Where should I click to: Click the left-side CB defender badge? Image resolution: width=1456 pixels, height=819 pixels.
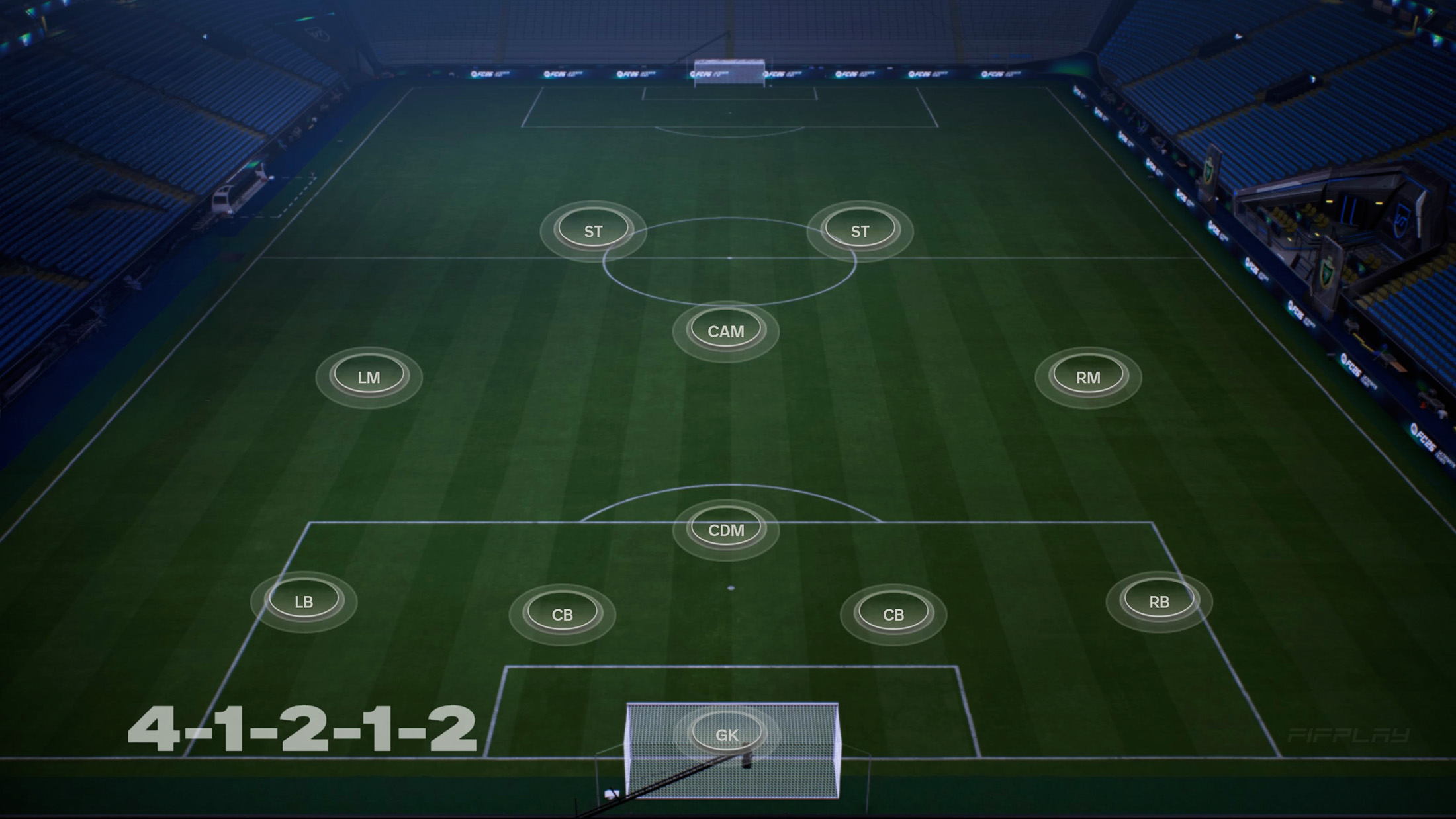click(x=563, y=614)
